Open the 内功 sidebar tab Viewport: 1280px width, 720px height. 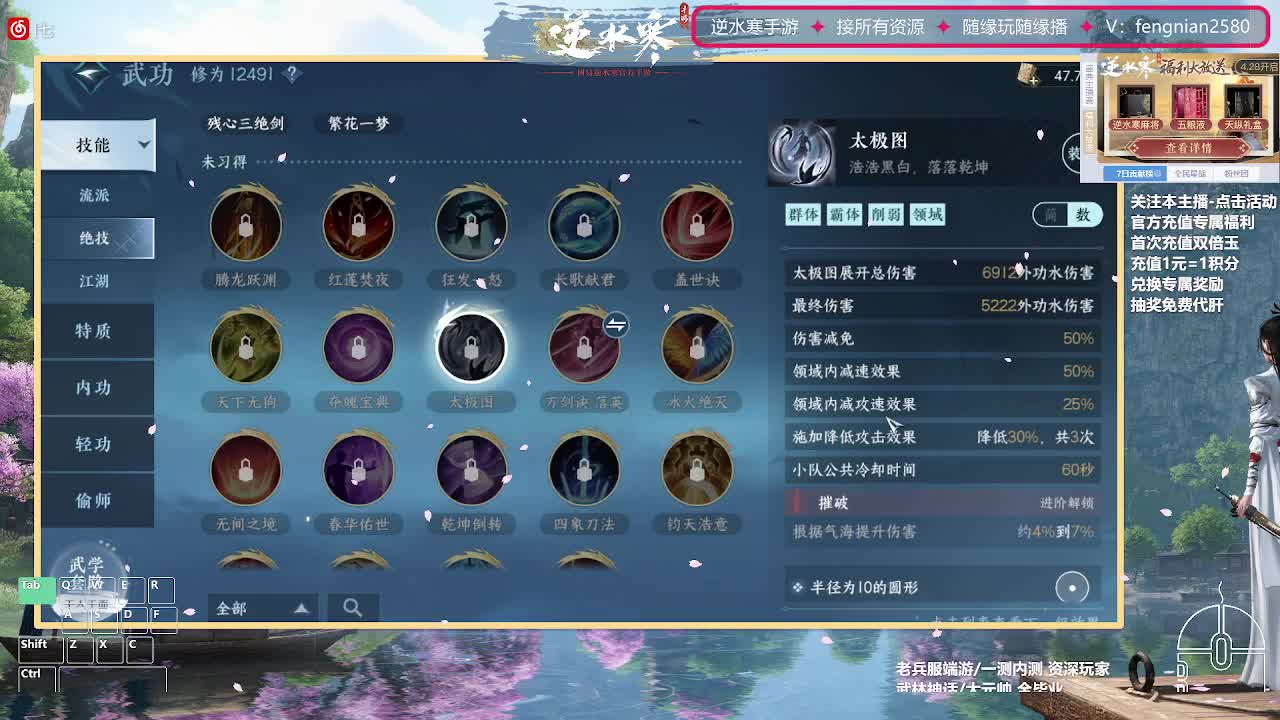coord(97,387)
